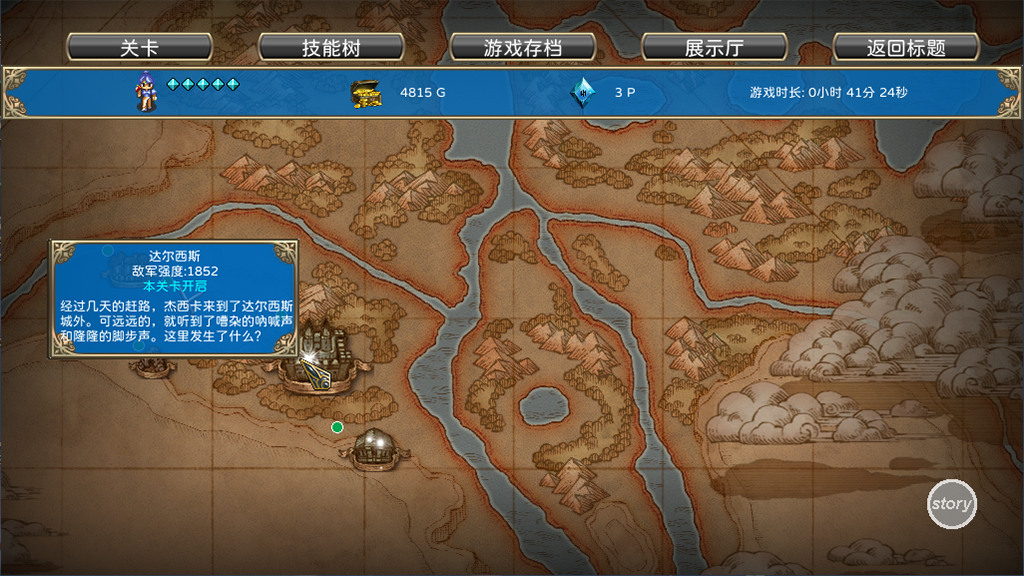Open the 关卡 stage menu
The width and height of the screenshot is (1024, 576).
coord(139,48)
